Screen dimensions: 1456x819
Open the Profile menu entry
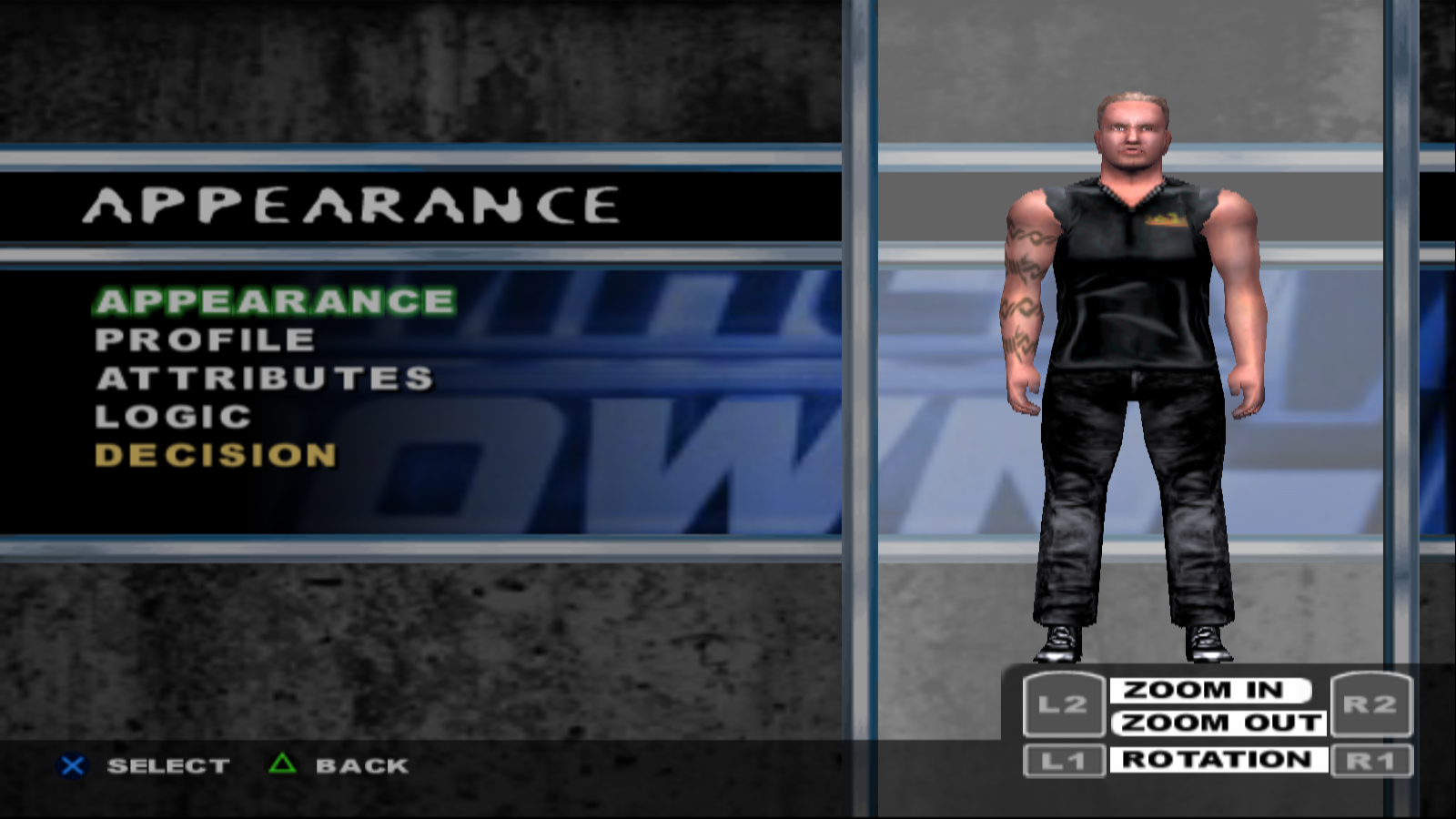tap(205, 340)
